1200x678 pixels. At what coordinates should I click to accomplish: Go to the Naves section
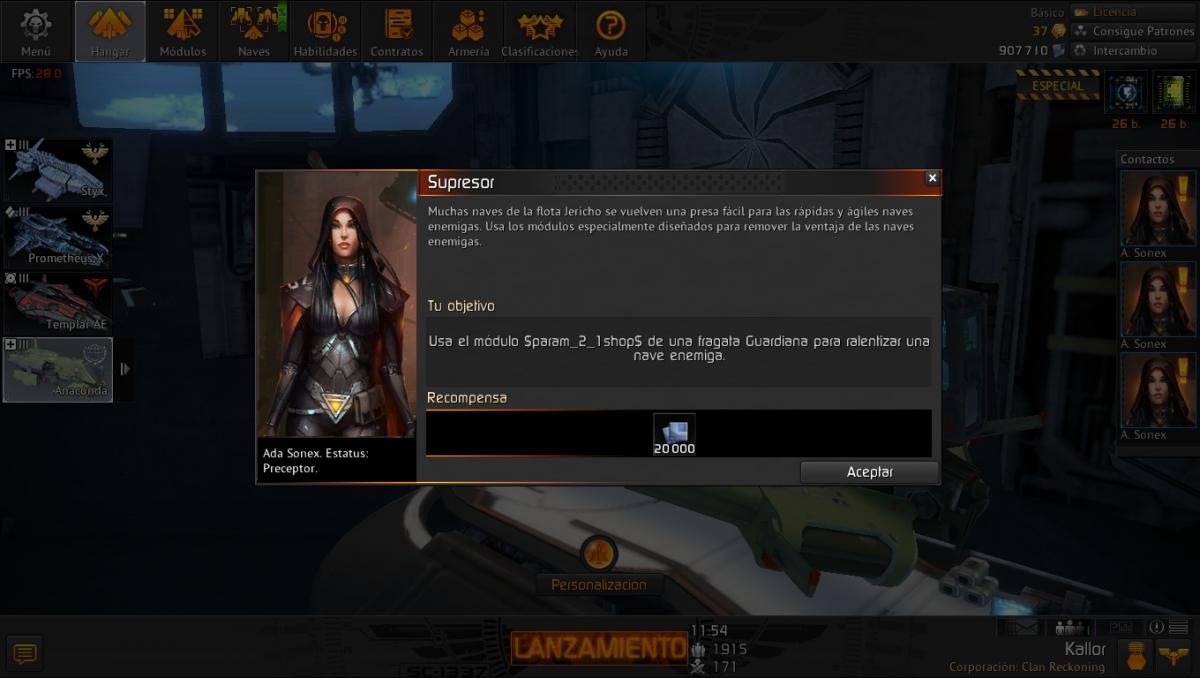coord(254,32)
